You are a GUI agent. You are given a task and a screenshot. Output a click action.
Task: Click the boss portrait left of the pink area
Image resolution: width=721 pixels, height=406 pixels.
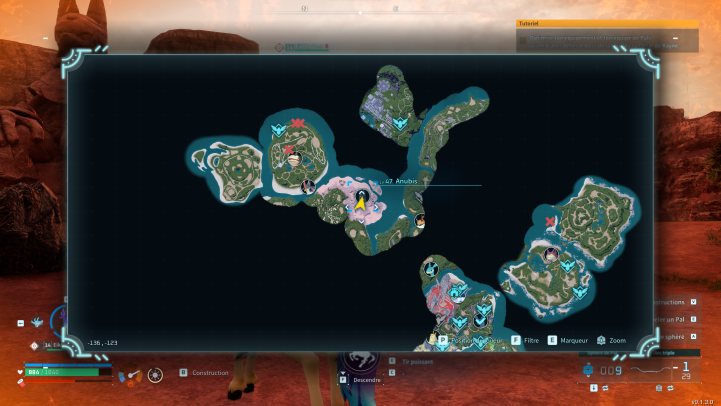point(309,186)
